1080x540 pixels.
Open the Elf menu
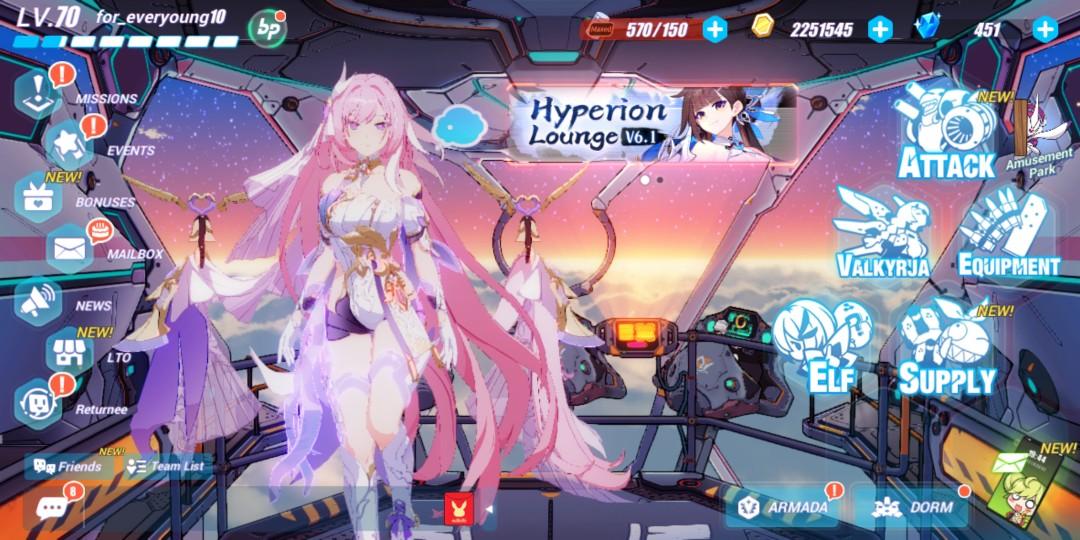click(x=821, y=345)
